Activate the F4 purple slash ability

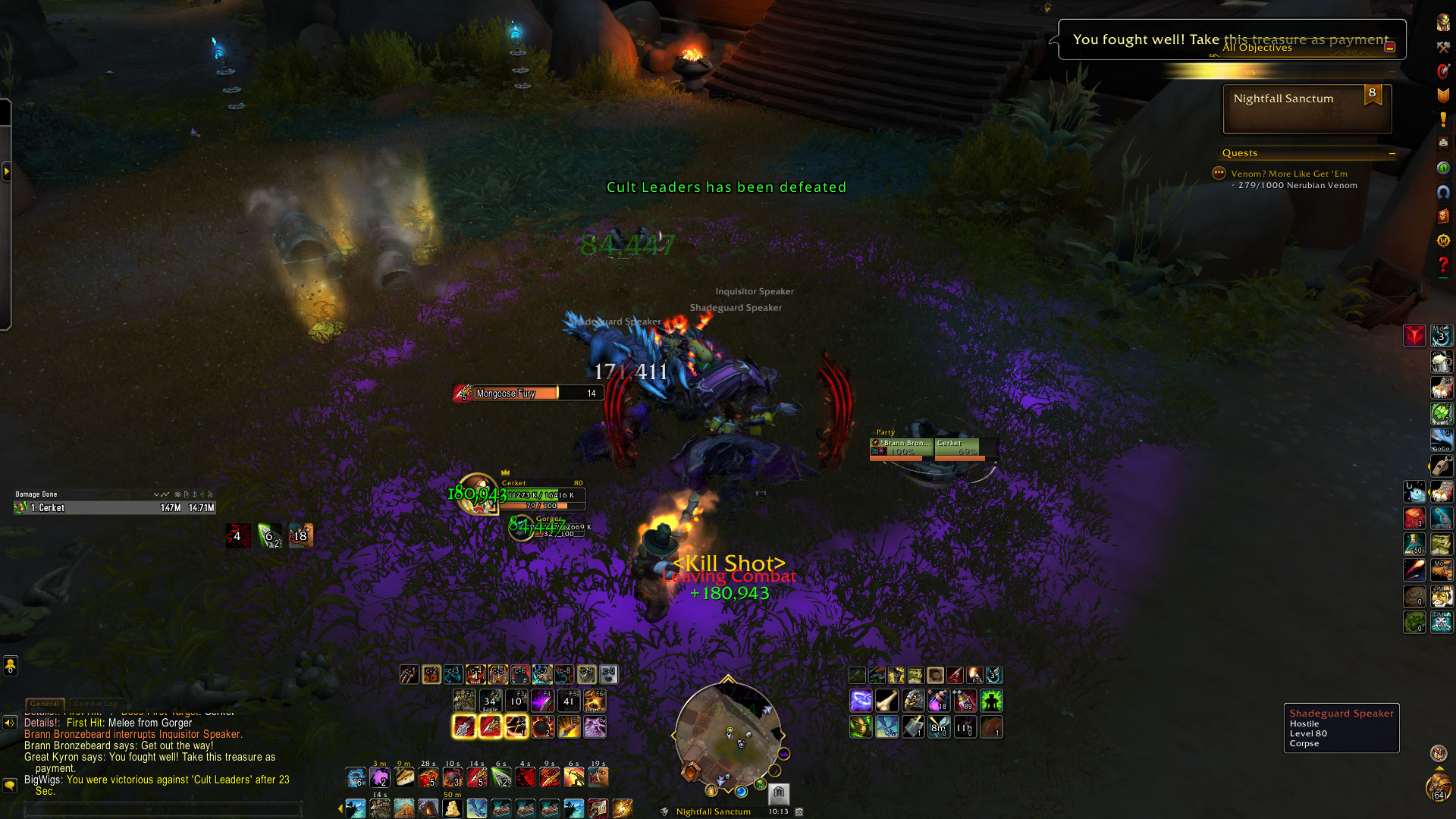click(542, 701)
